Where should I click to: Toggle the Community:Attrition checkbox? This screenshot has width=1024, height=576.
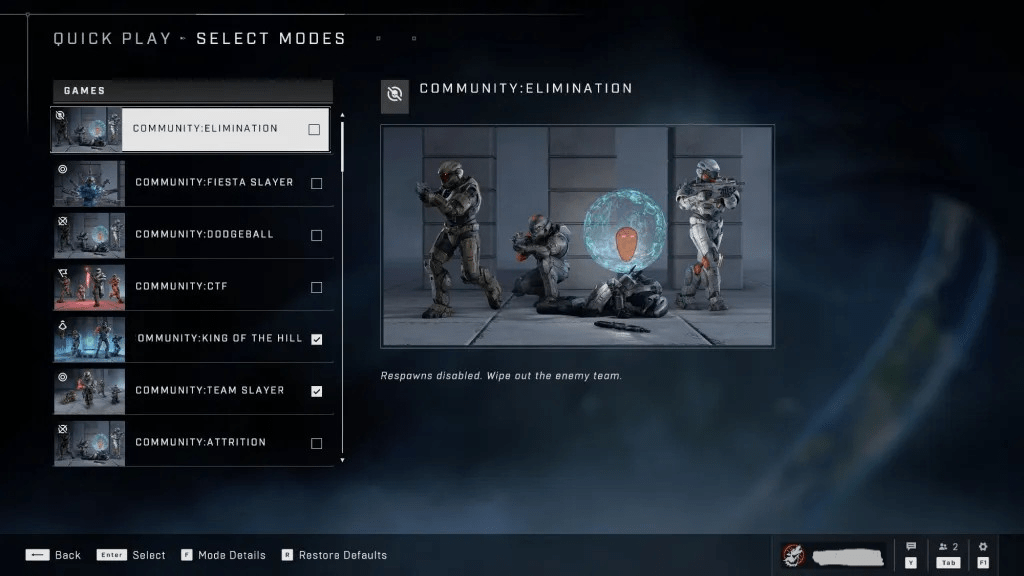point(317,443)
